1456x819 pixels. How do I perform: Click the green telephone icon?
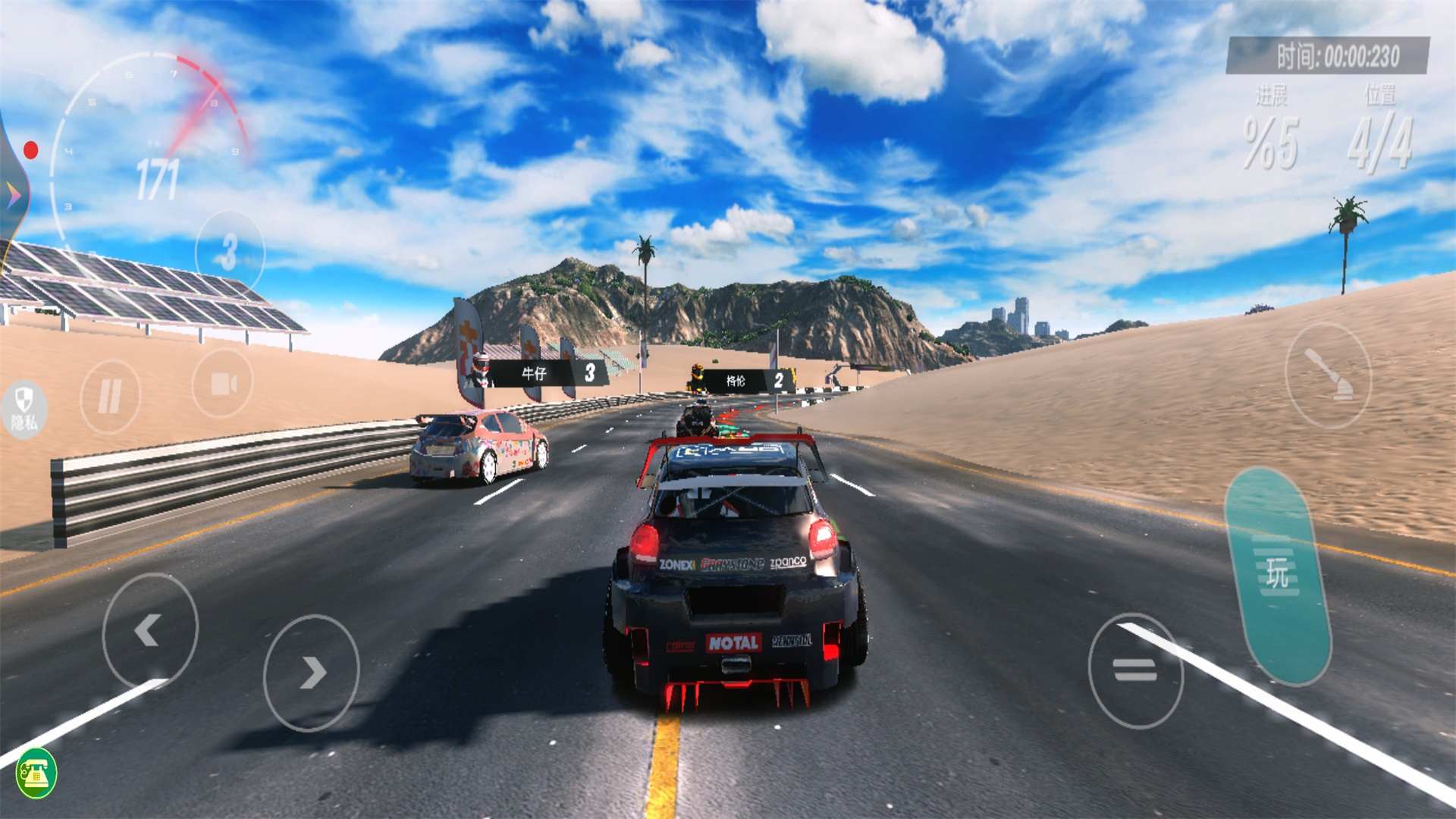point(36,773)
